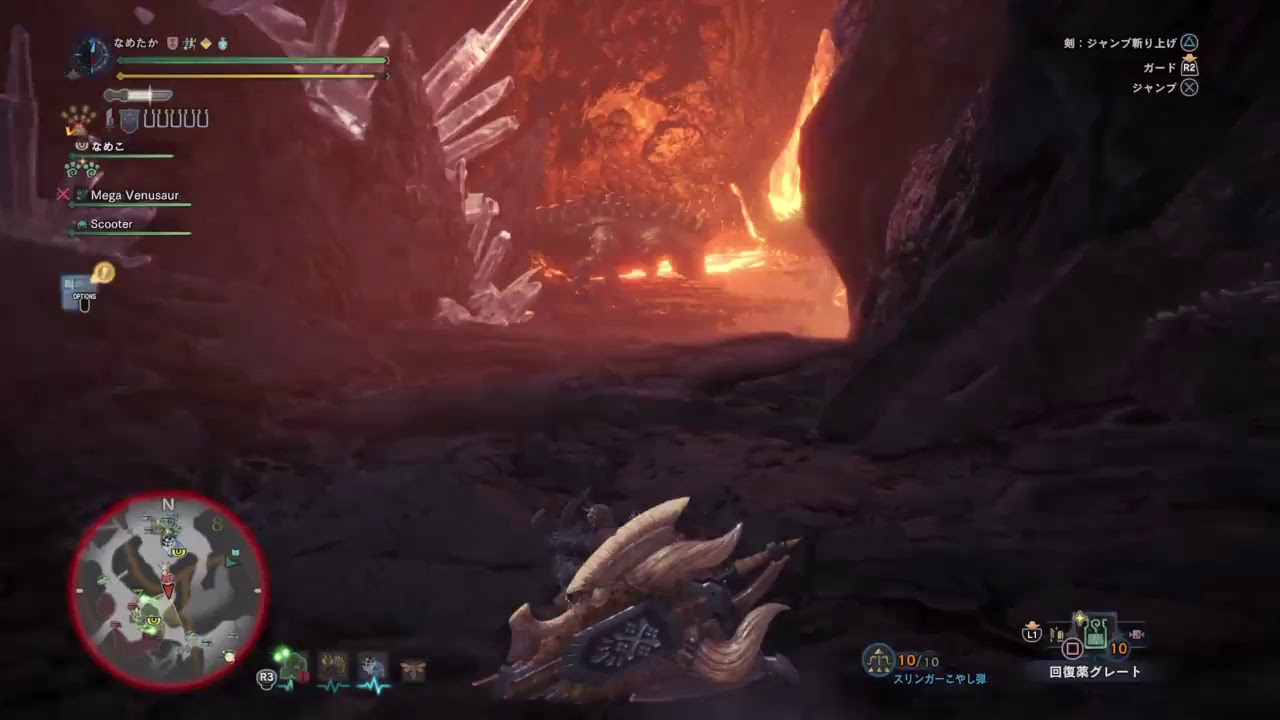The height and width of the screenshot is (720, 1280).
Task: Select the green Health Booster icon above the heartbeat line
Action: coord(291,663)
